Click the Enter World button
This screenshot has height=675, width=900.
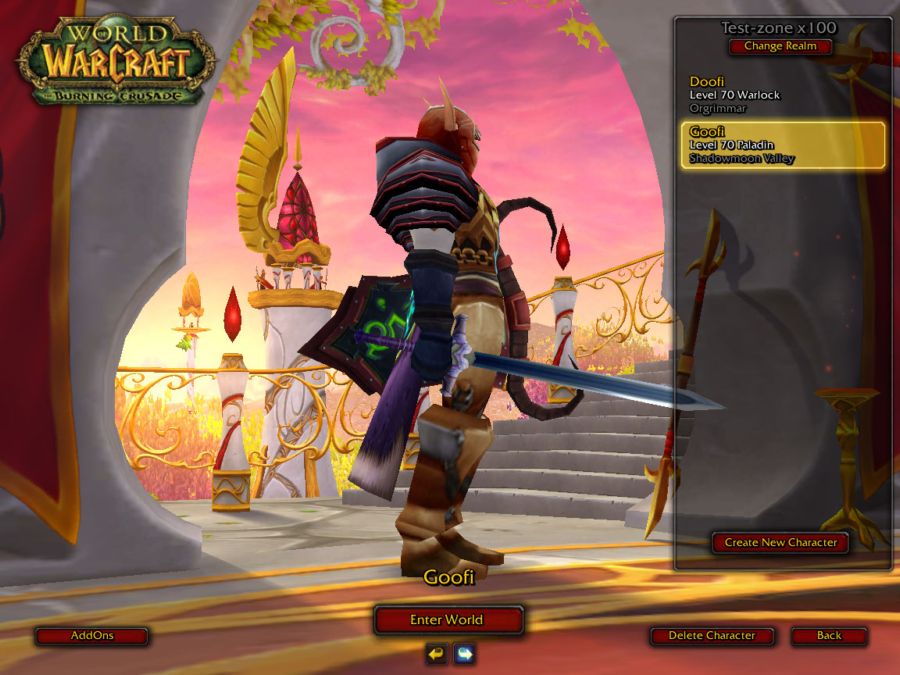(x=447, y=620)
